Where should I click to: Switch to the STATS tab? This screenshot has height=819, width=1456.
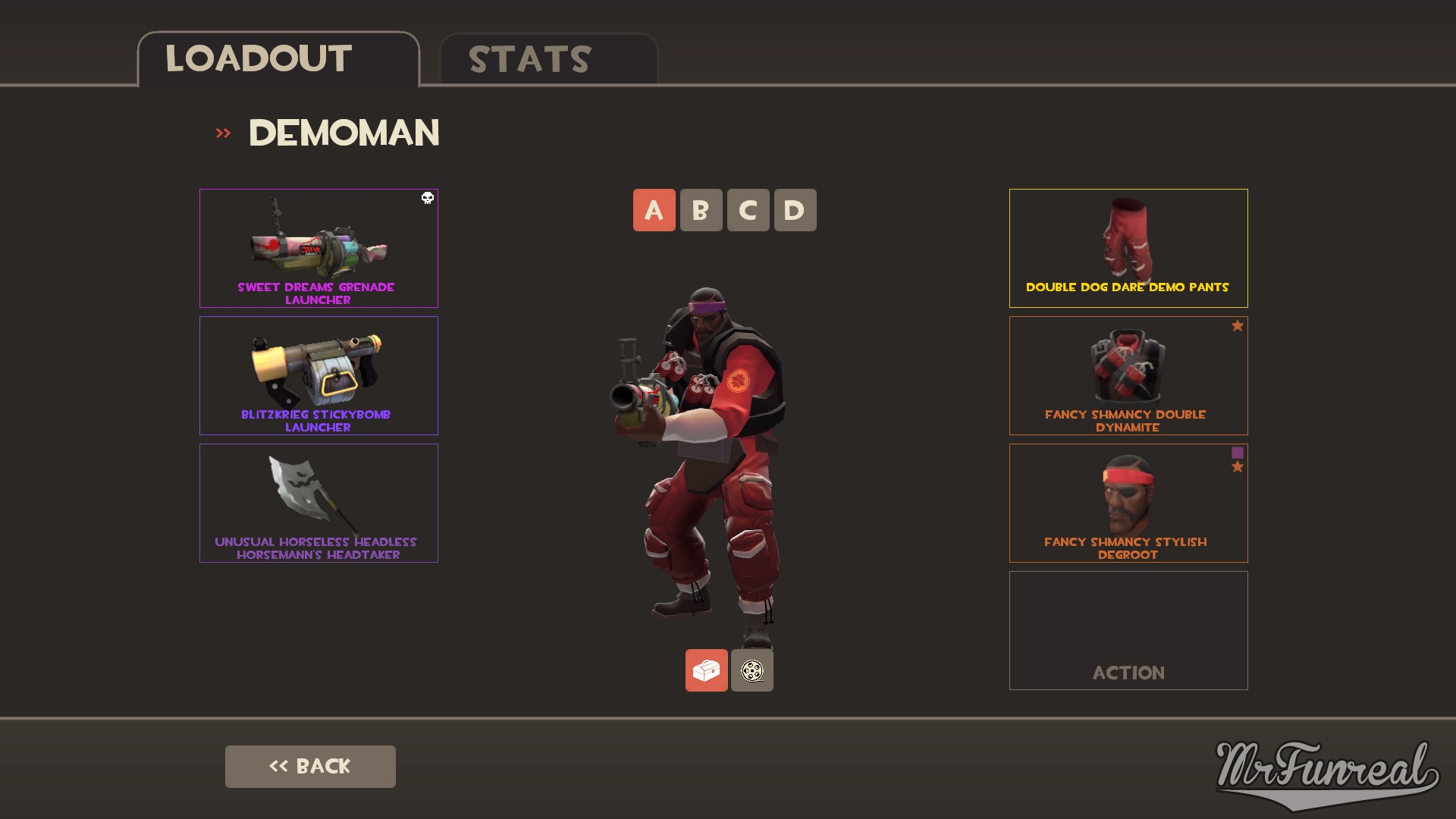coord(529,59)
